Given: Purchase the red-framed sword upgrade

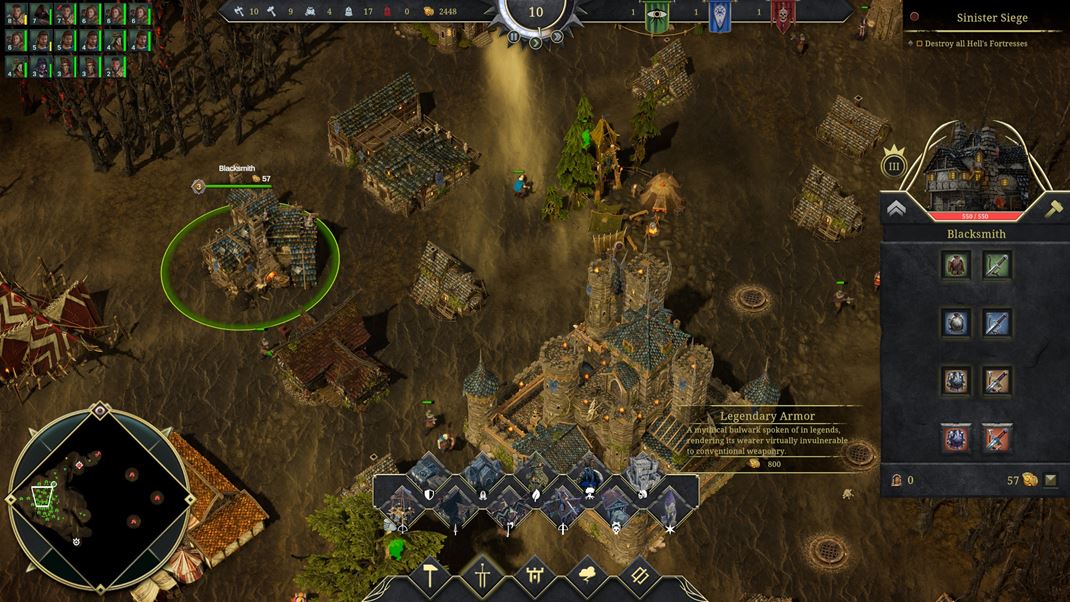Looking at the screenshot, I should tap(997, 438).
